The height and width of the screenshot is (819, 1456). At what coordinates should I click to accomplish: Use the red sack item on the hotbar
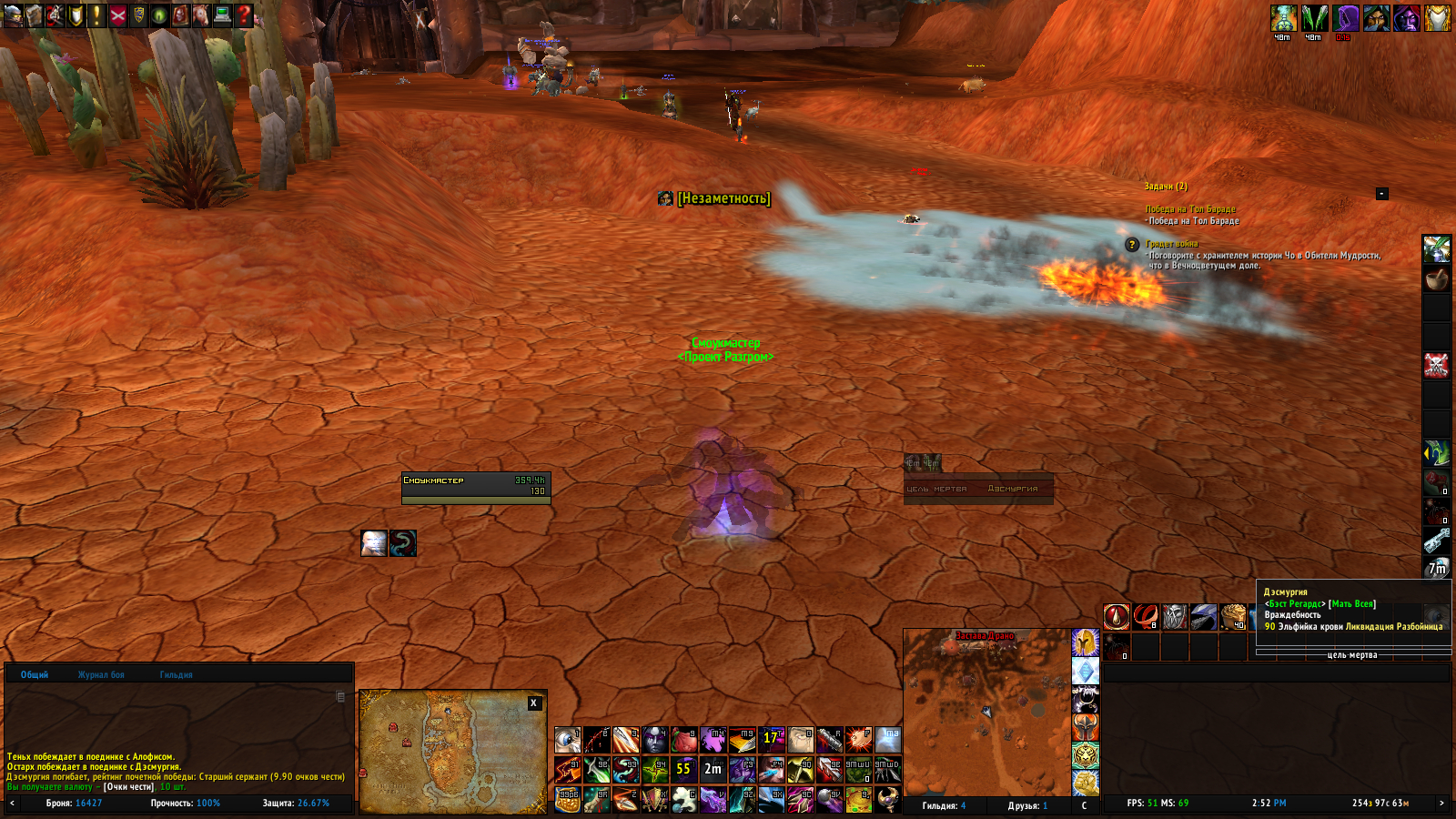coord(683,740)
